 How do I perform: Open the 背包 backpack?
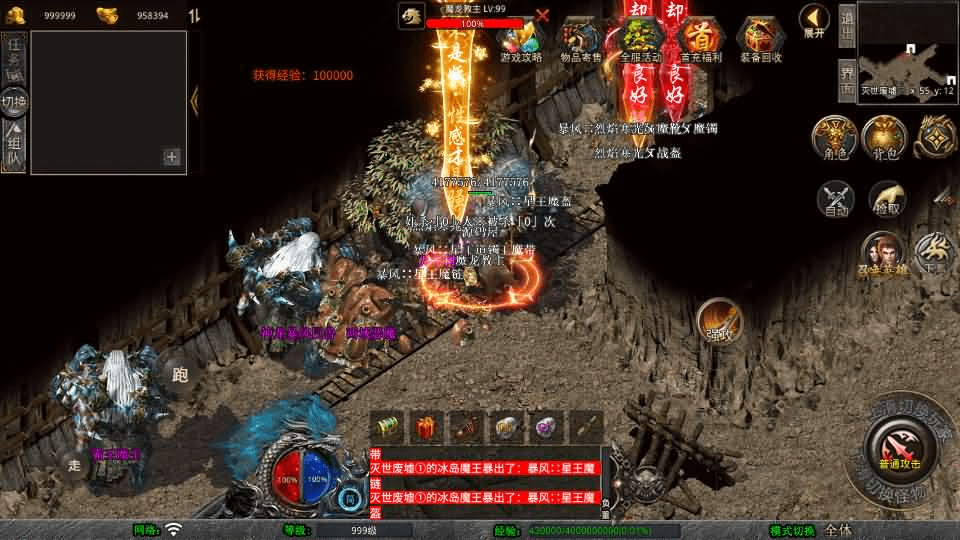tap(883, 139)
